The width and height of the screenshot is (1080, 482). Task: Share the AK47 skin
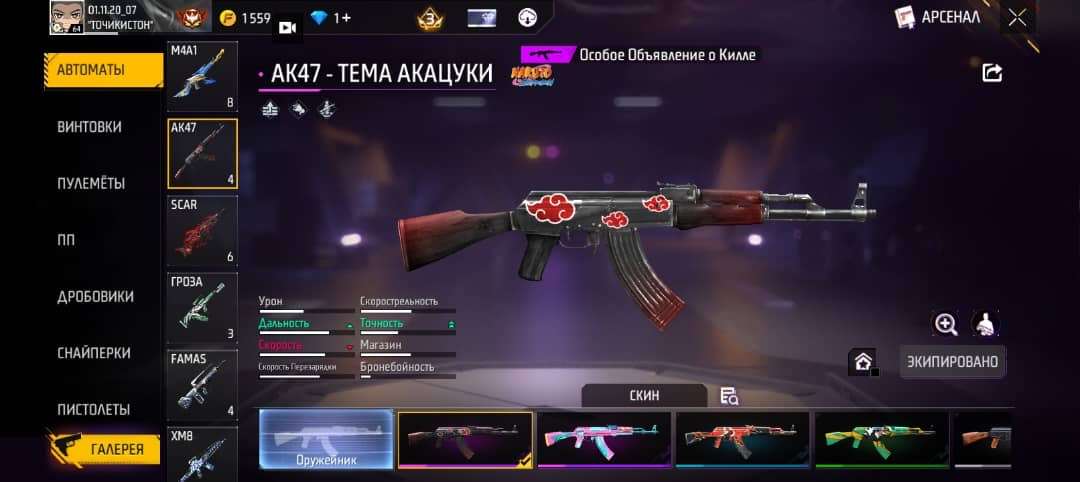click(992, 72)
